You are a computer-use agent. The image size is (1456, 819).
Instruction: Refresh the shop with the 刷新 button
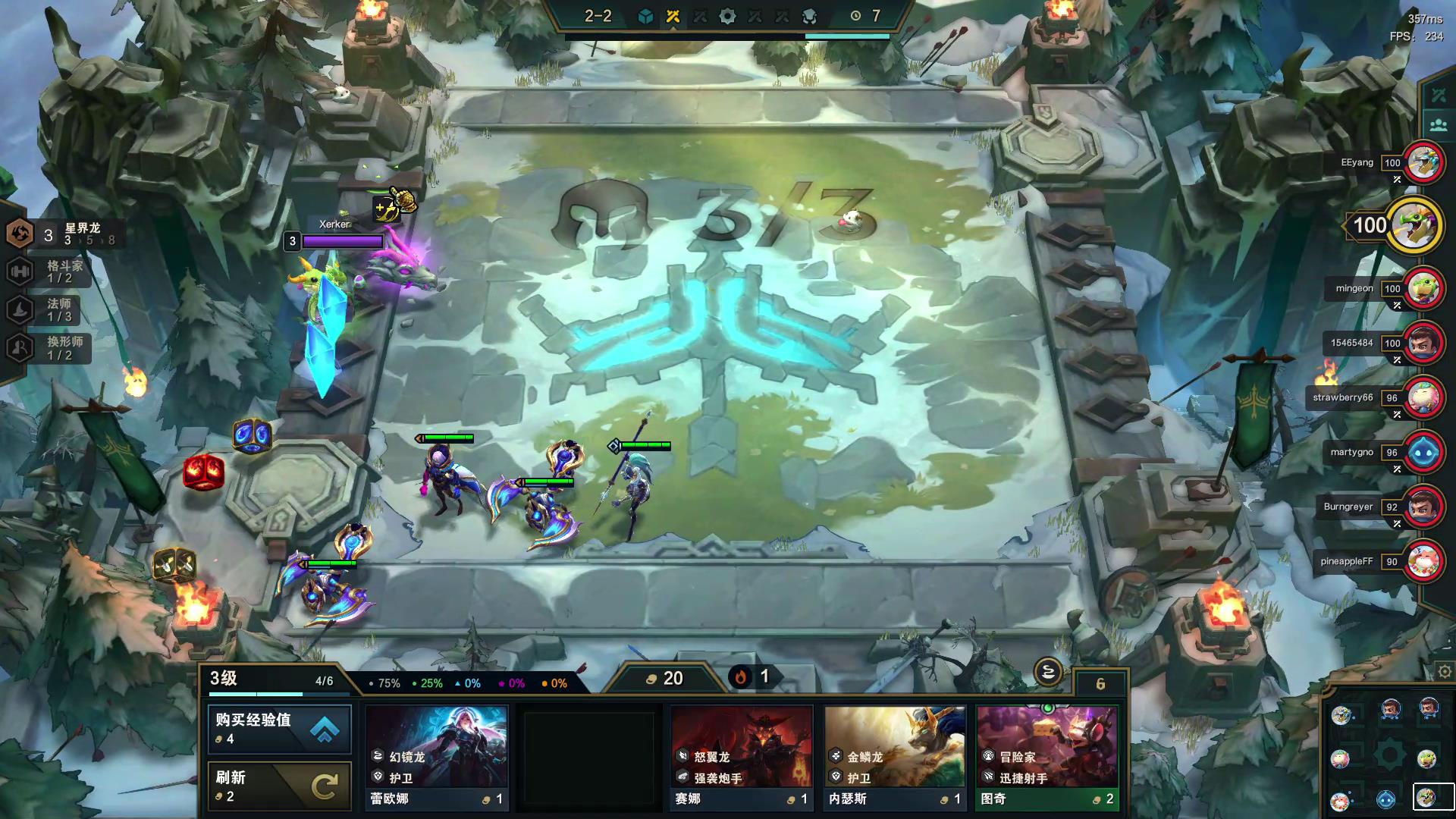click(279, 786)
